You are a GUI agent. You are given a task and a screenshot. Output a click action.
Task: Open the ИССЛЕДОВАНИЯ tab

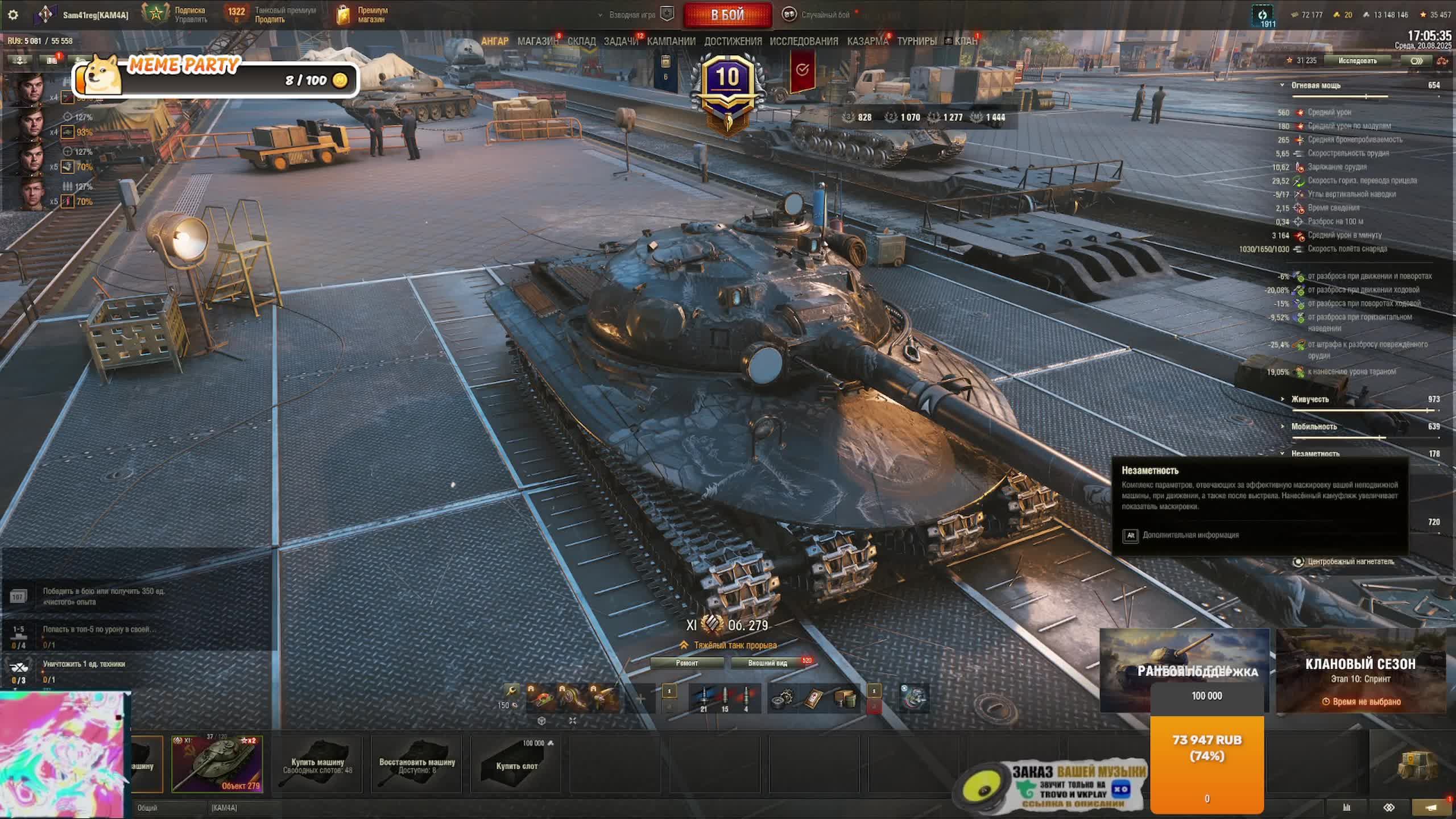[804, 41]
